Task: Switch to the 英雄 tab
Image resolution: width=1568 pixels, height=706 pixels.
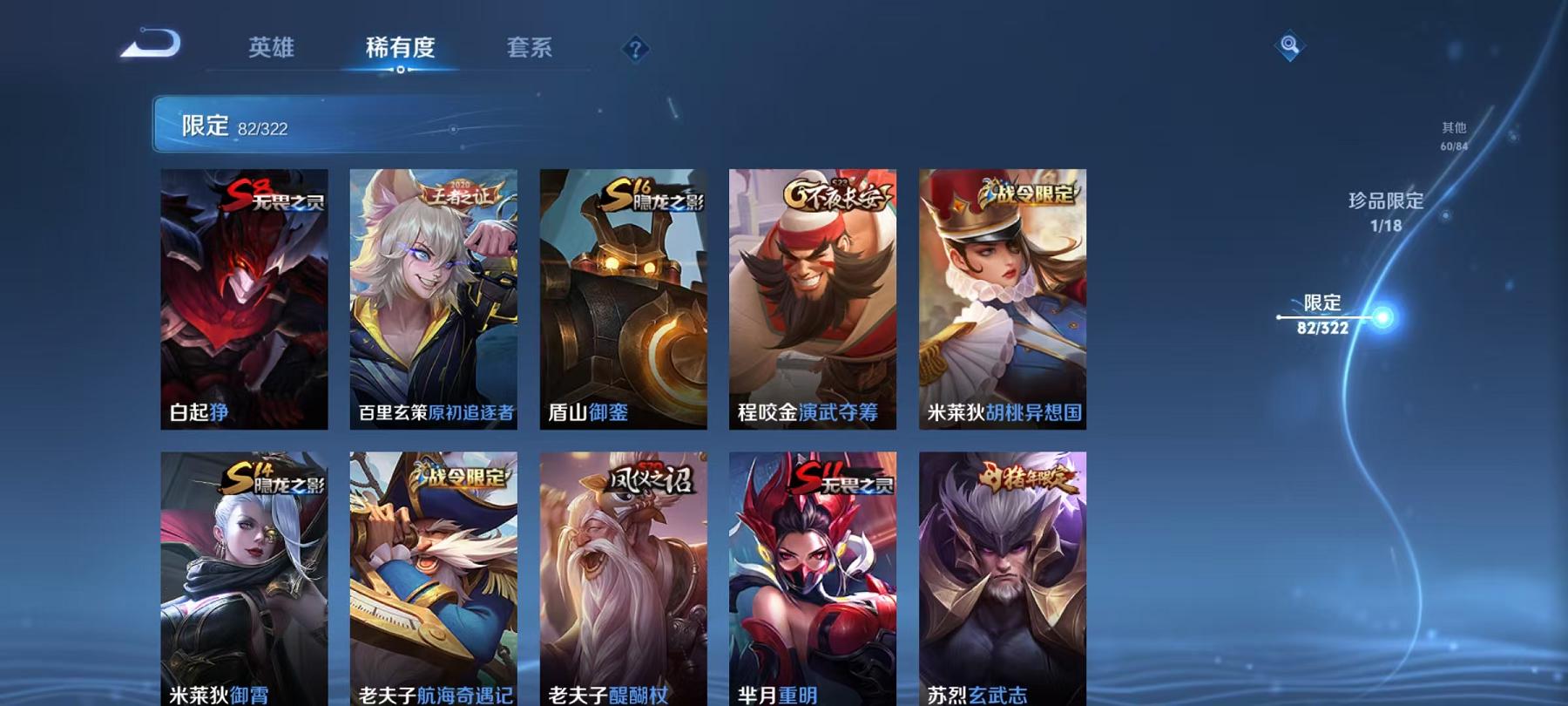Action: pos(271,50)
